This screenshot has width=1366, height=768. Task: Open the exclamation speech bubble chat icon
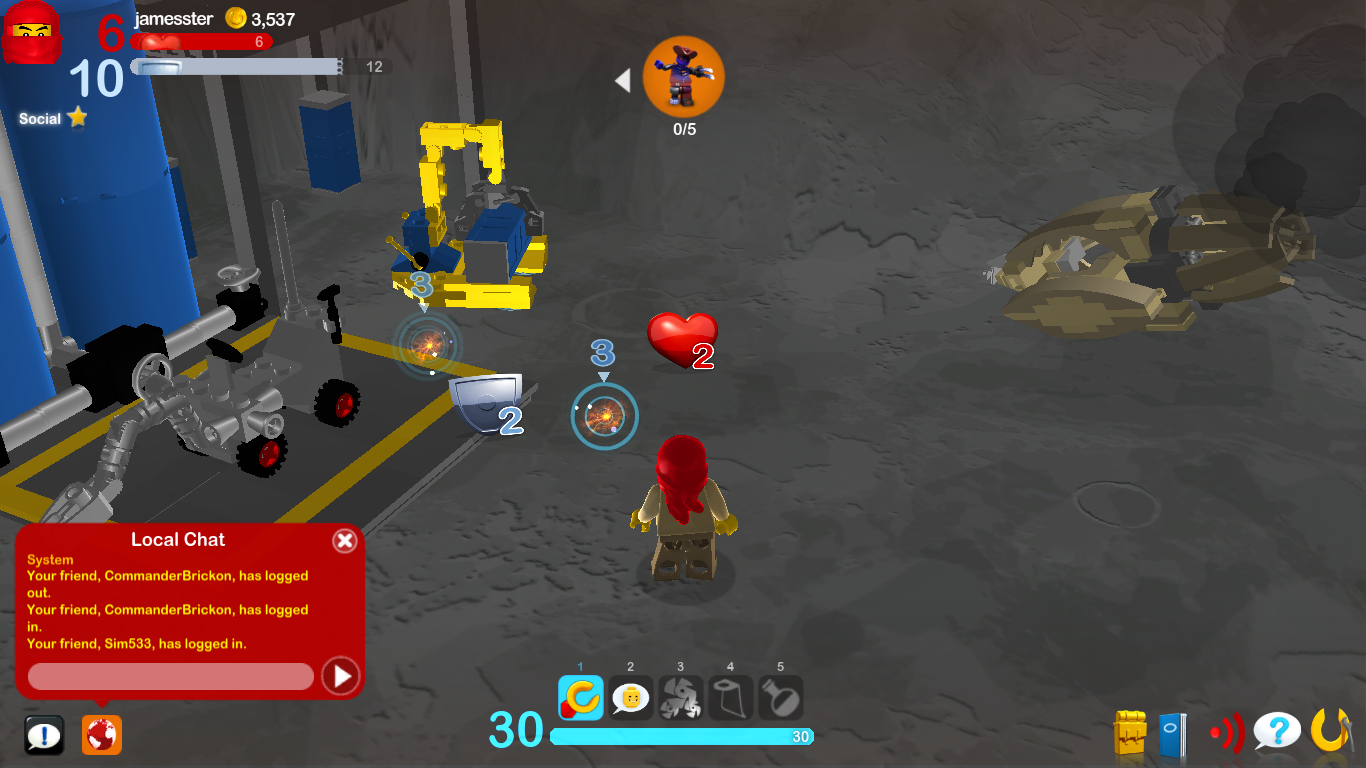[x=44, y=736]
